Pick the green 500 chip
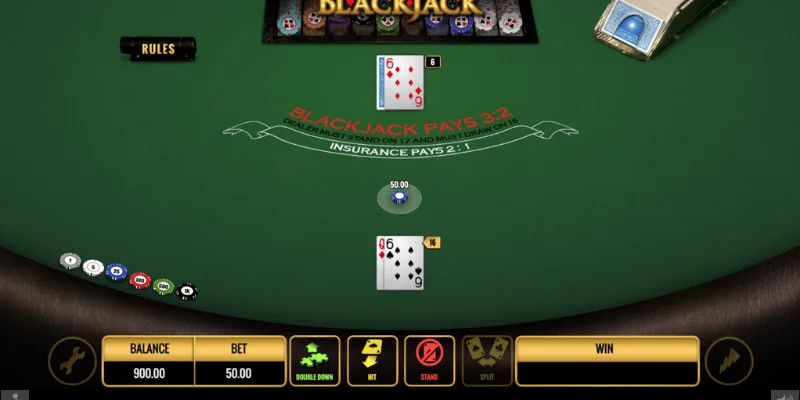 point(163,286)
